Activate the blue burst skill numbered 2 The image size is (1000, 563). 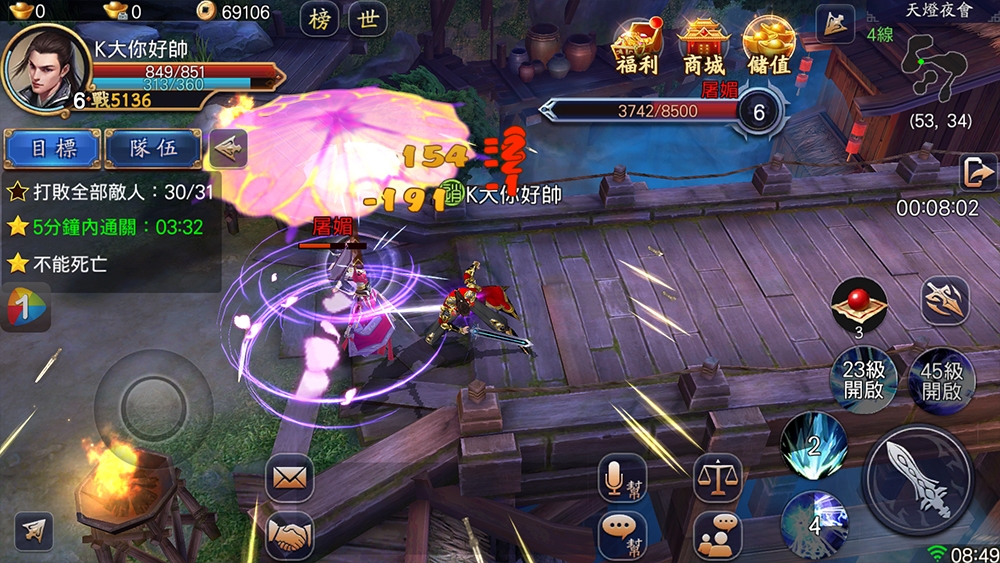pyautogui.click(x=813, y=444)
